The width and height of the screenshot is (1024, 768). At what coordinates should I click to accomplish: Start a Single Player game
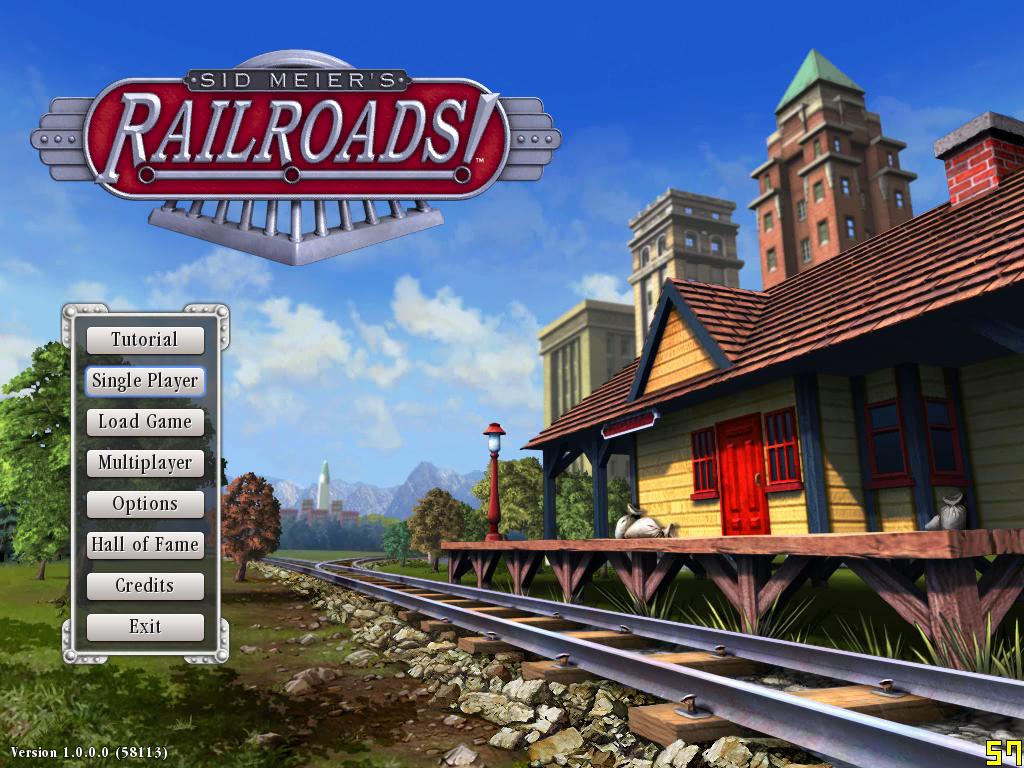click(145, 381)
